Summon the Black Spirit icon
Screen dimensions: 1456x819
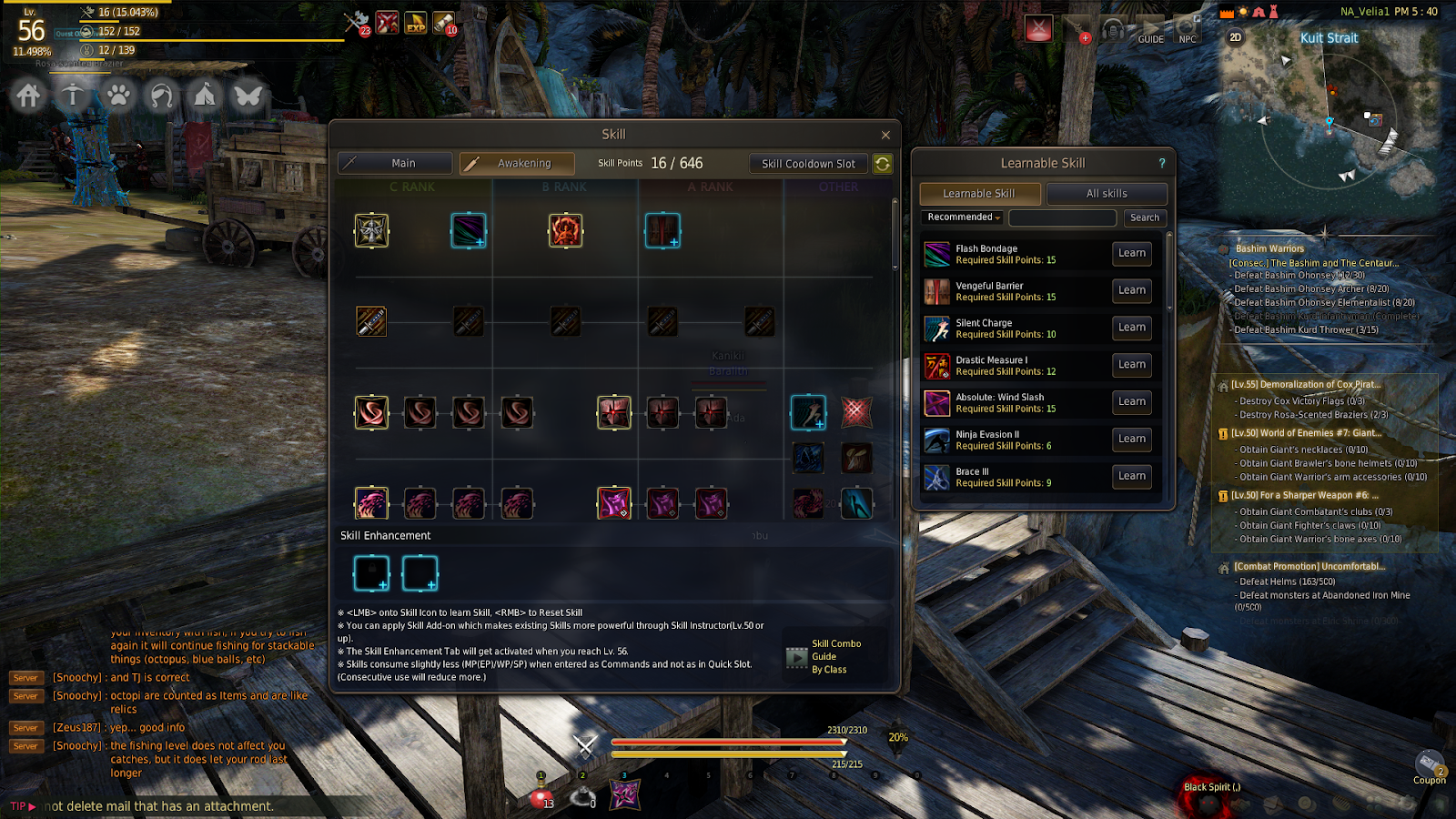(1208, 794)
